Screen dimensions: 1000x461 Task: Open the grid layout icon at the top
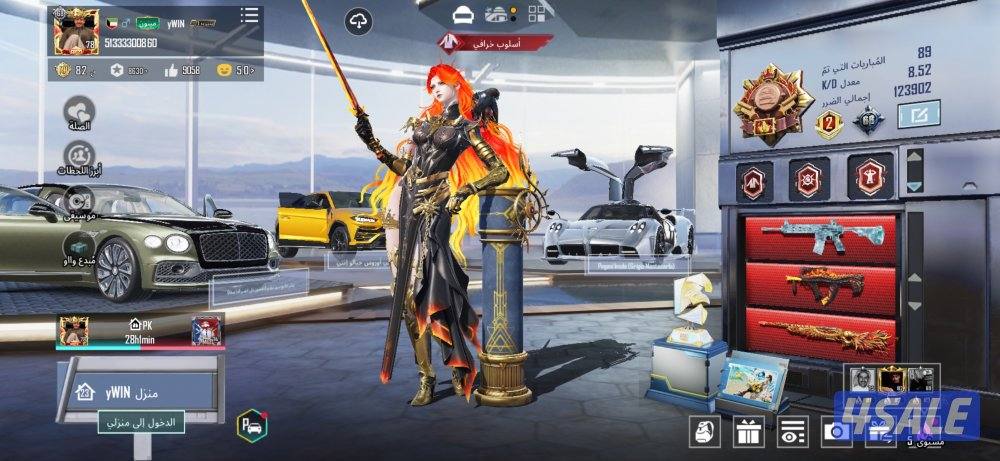tap(540, 13)
